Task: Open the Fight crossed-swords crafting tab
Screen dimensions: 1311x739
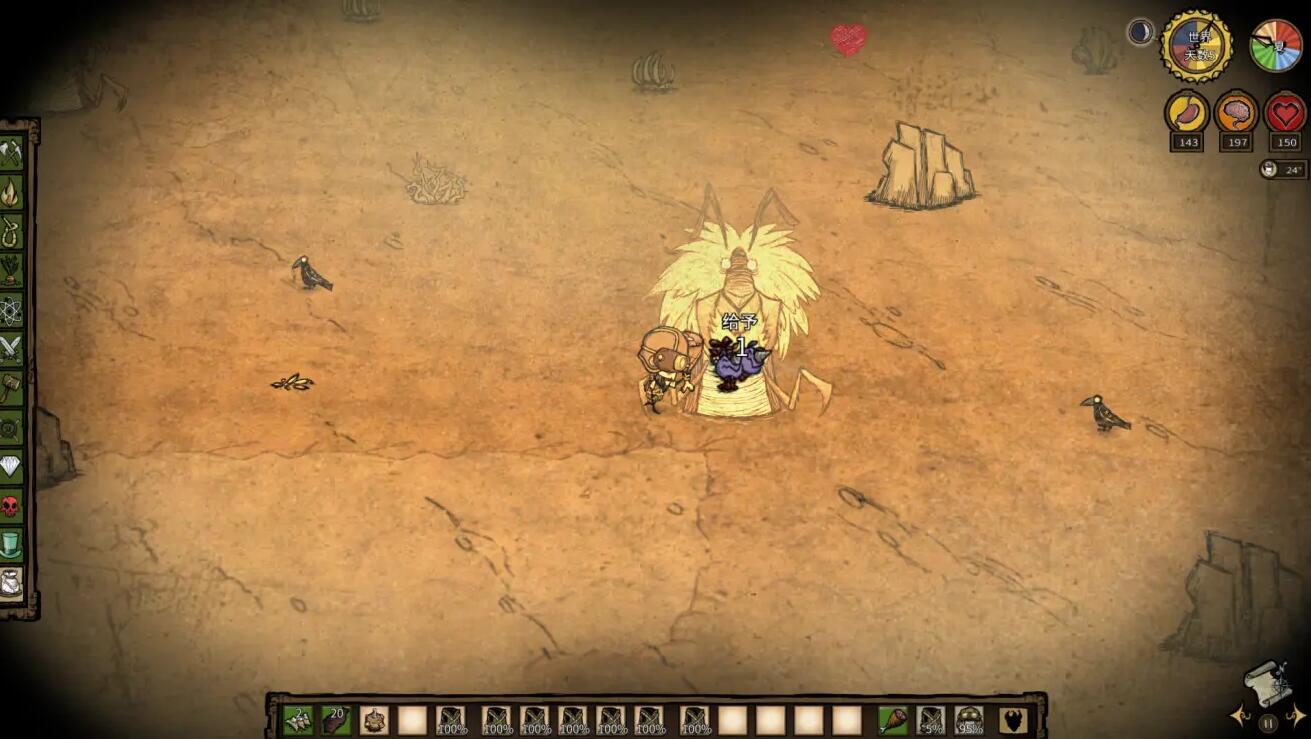Action: pyautogui.click(x=11, y=347)
